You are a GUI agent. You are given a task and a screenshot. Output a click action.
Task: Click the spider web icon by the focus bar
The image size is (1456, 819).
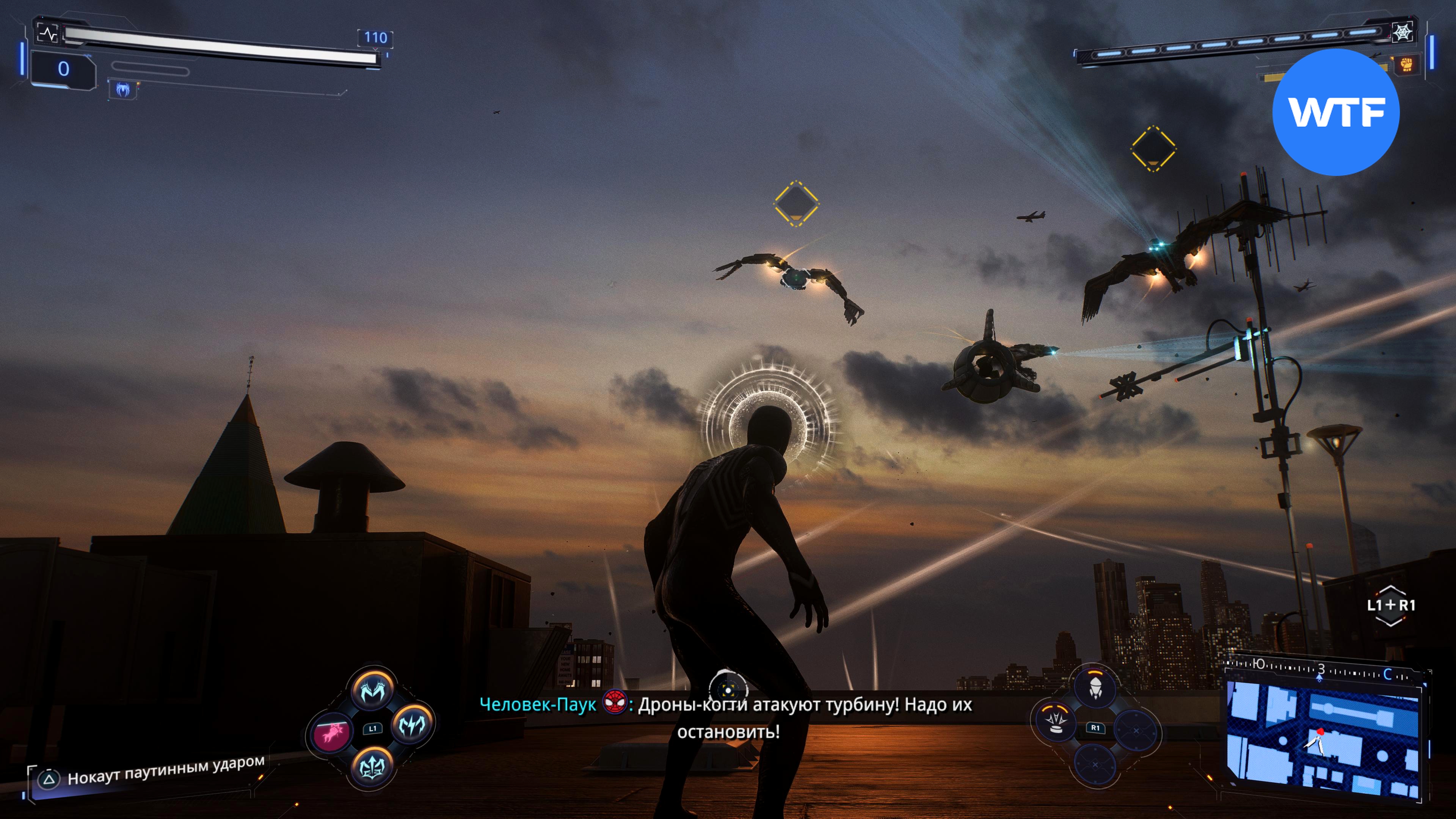coord(1402,32)
